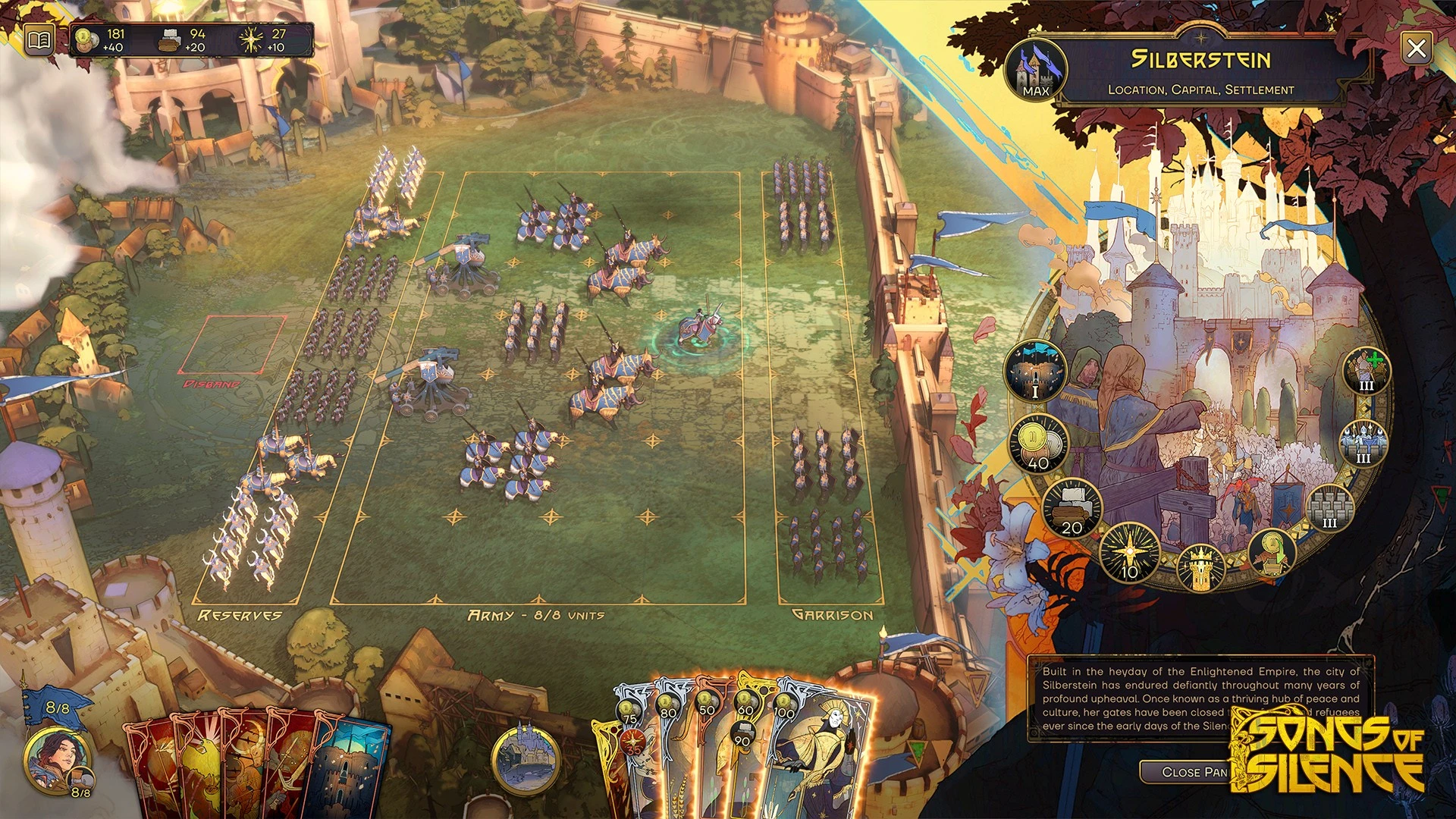
Task: Select the golden star icon showing 10
Action: click(1130, 553)
